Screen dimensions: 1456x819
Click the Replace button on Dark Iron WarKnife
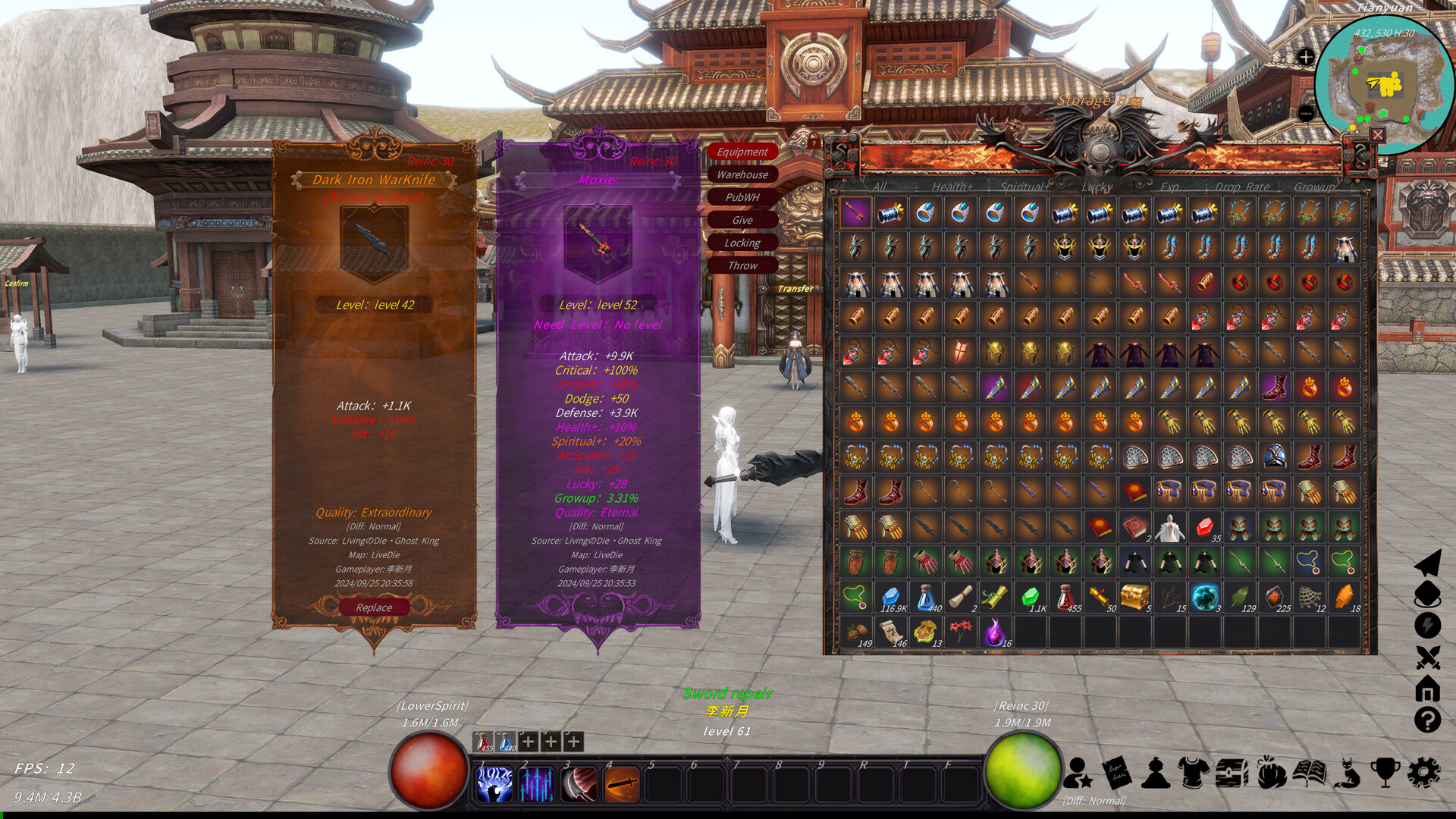374,607
